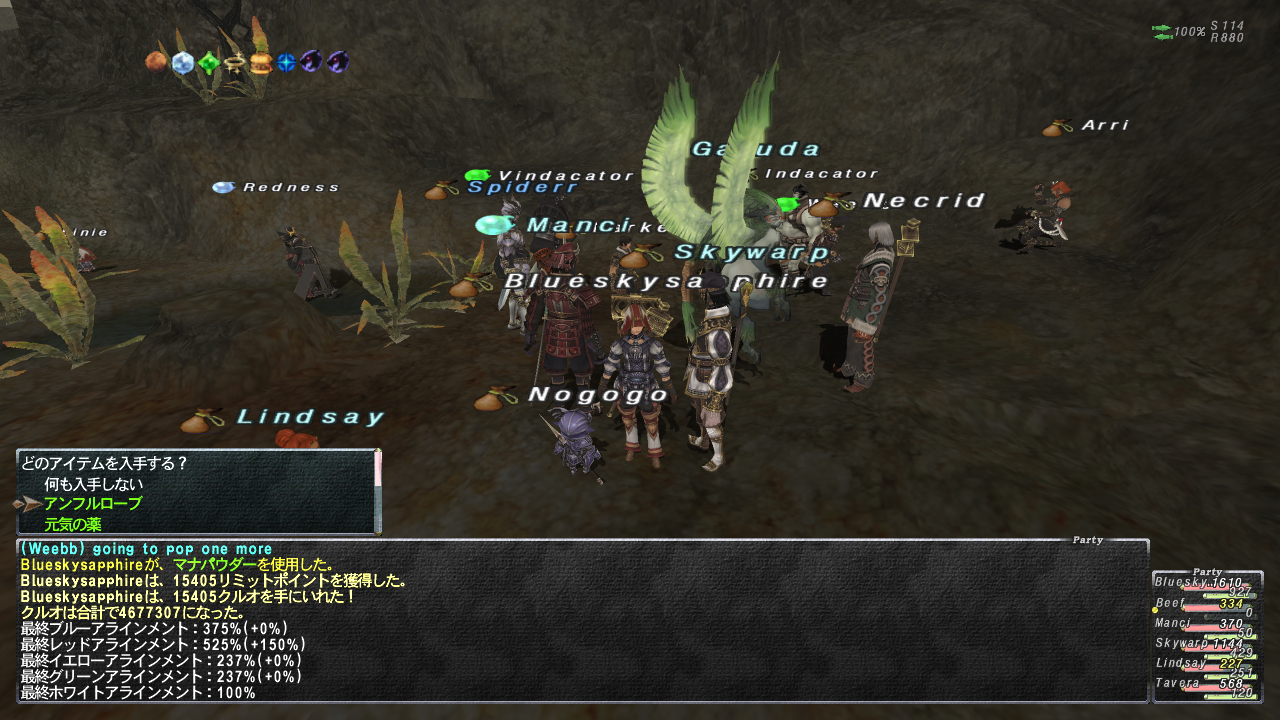
Task: Click the brown rock status icon
Action: click(156, 62)
